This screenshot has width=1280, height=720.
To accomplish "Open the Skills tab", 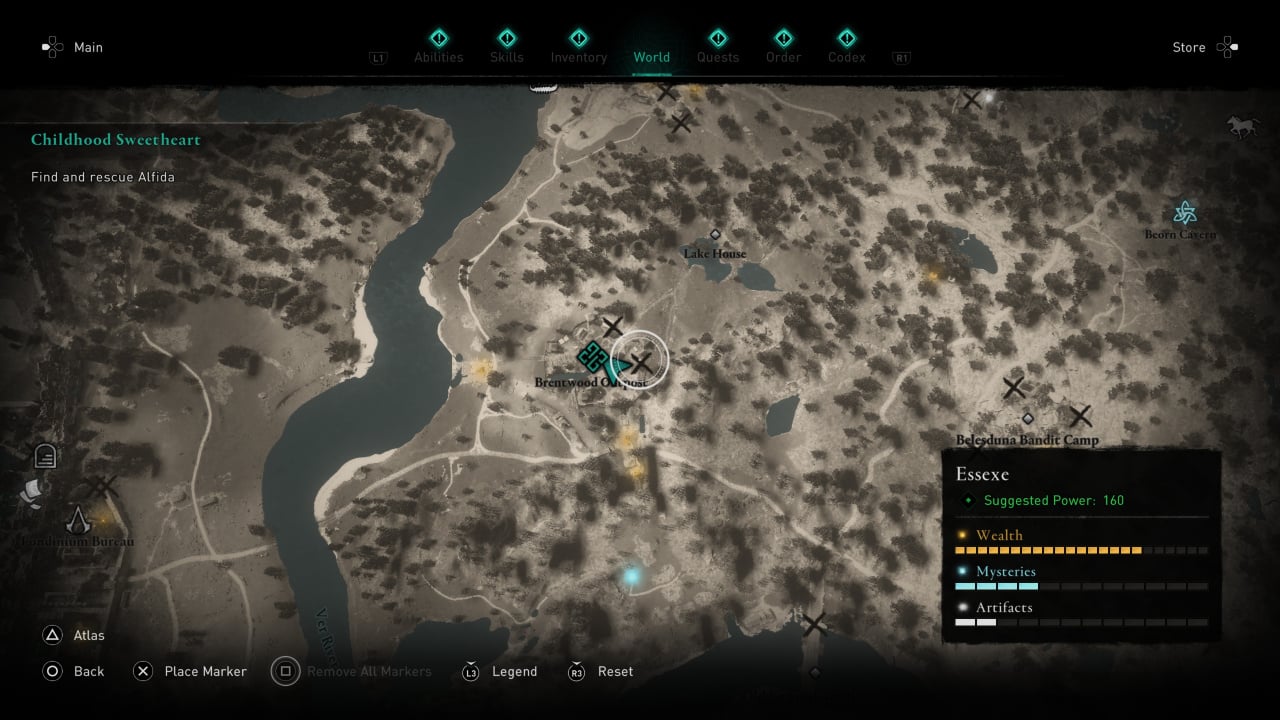I will 507,47.
